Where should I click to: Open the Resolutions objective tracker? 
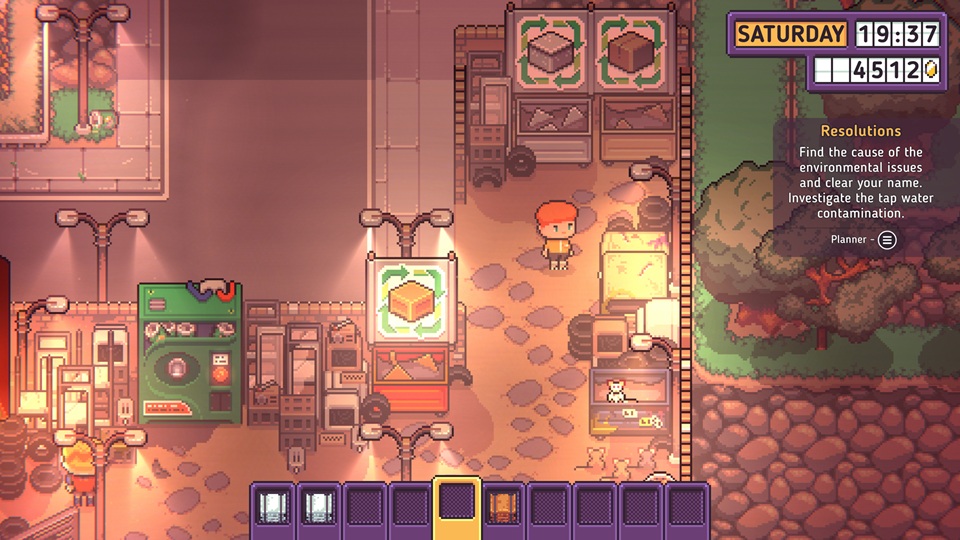coord(860,131)
